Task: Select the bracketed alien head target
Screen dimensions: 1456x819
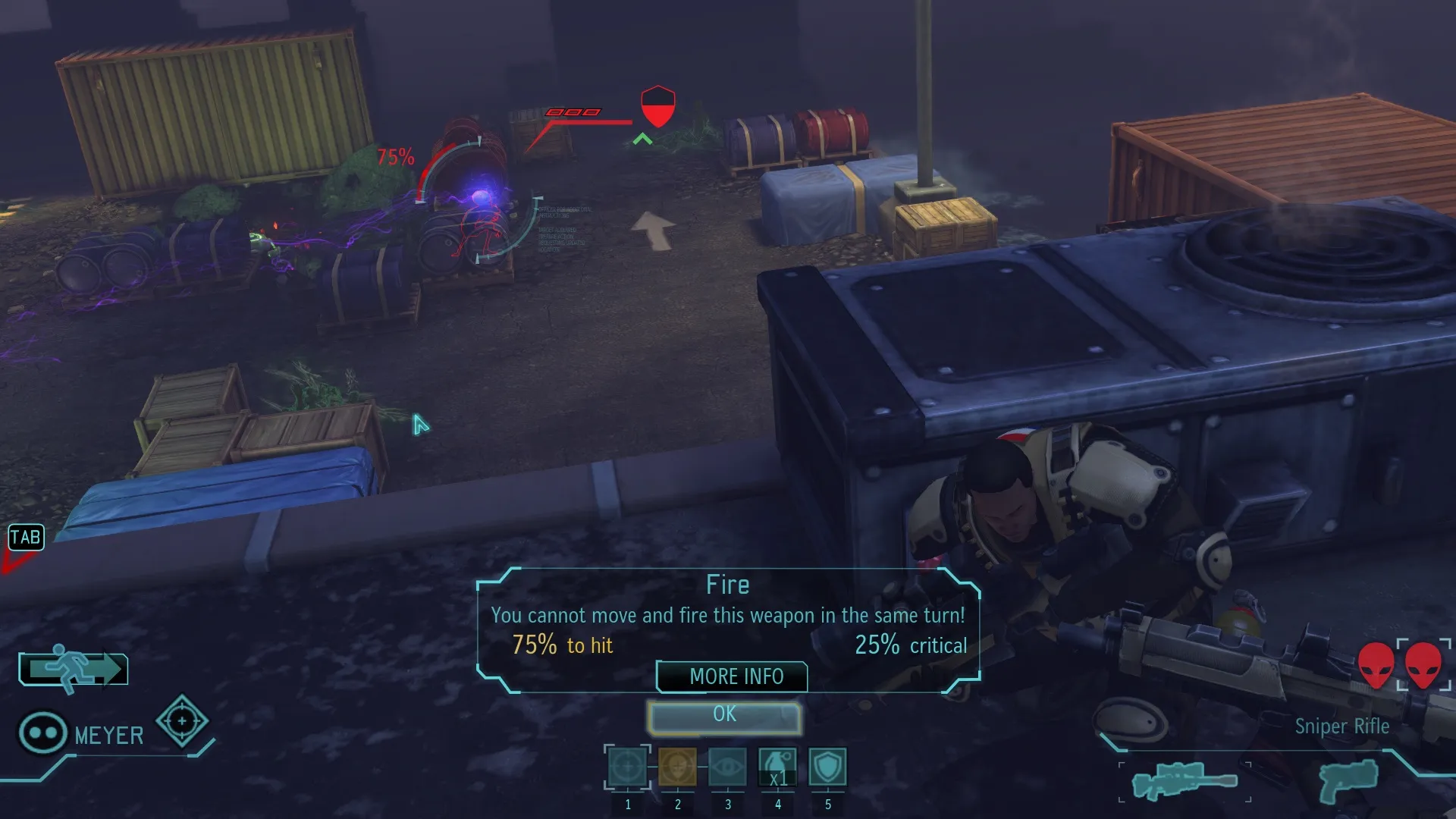Action: (x=1423, y=665)
